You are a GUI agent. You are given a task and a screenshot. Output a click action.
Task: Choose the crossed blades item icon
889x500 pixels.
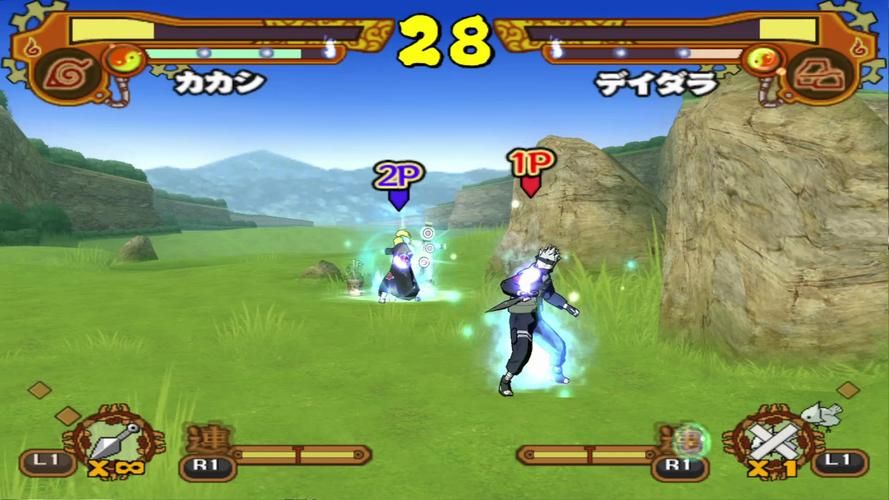point(774,439)
